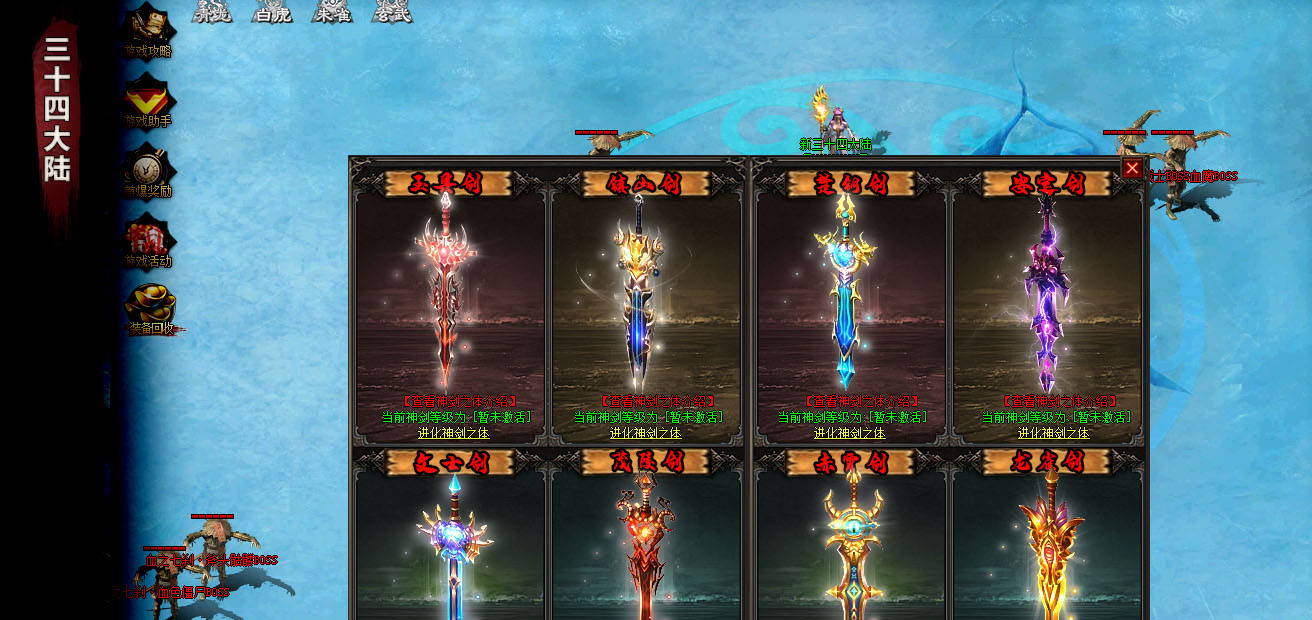The height and width of the screenshot is (620, 1312).
Task: View 查看神剑之体介绍 for the 玉具剑
Action: (x=453, y=401)
